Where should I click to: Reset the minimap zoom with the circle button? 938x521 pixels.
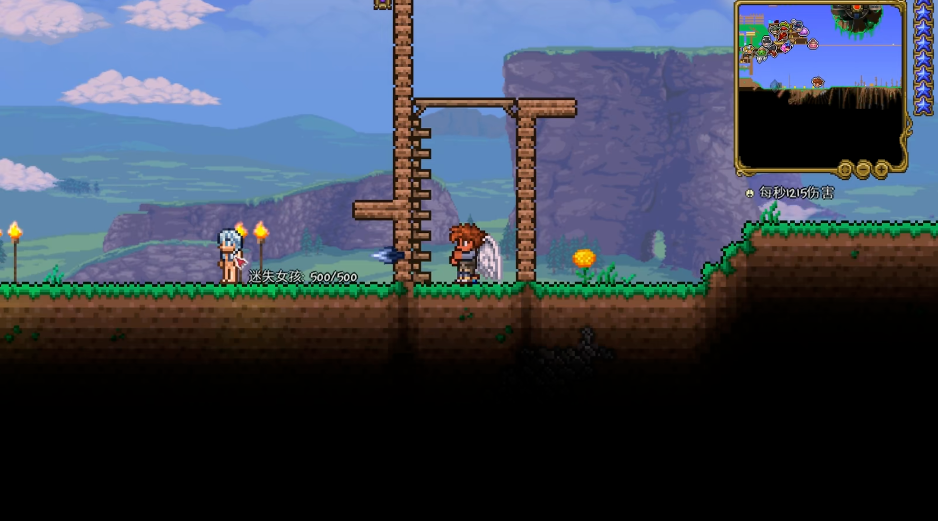pyautogui.click(x=845, y=170)
